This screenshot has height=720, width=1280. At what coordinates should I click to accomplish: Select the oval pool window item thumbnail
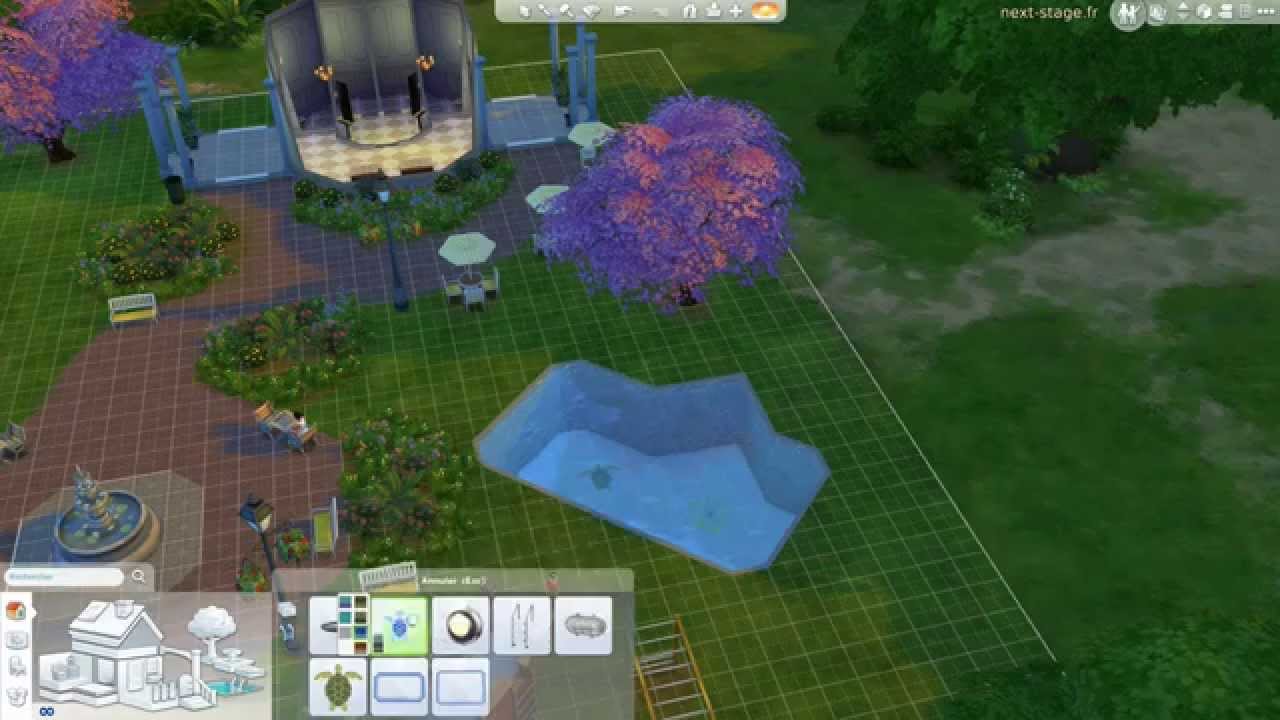tap(583, 626)
